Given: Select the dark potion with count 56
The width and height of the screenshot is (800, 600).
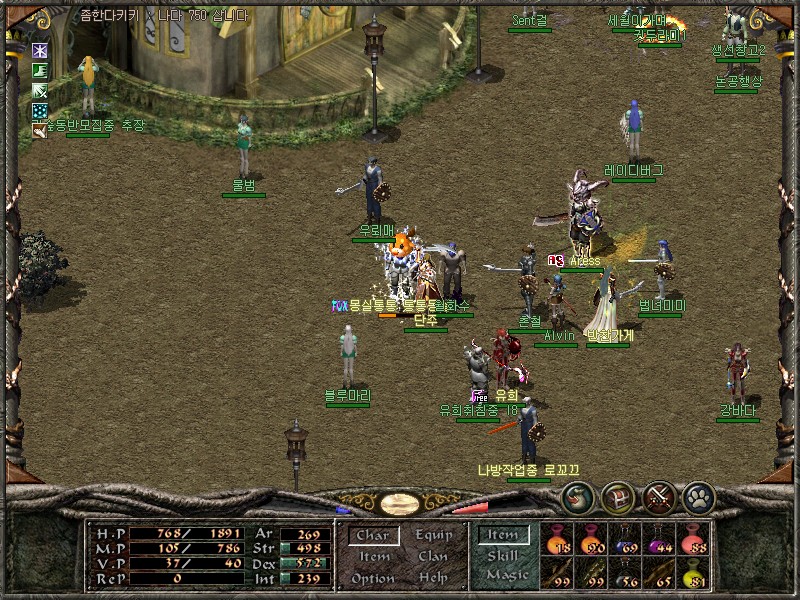Looking at the screenshot, I should (x=627, y=573).
